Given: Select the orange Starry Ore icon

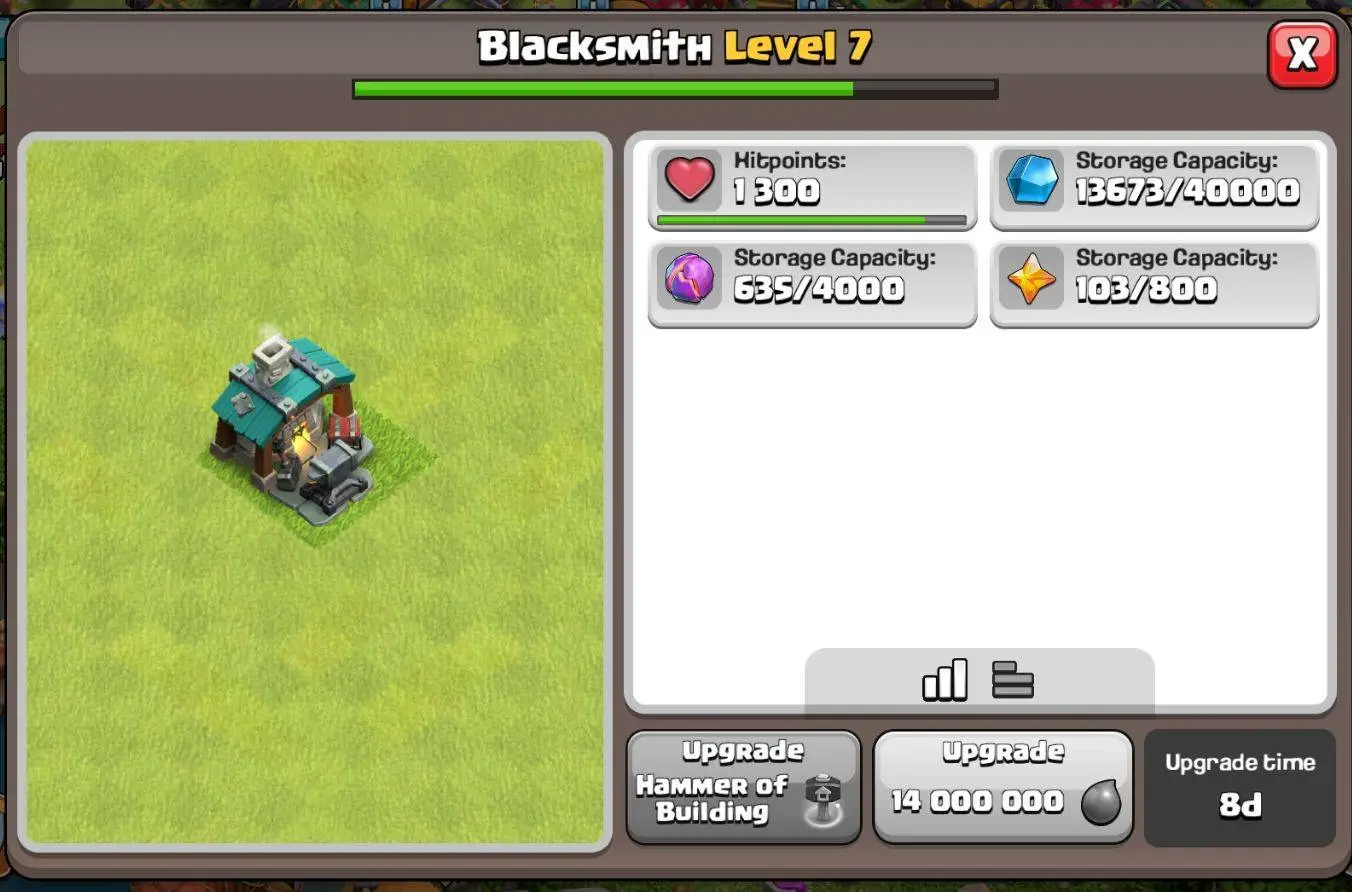Looking at the screenshot, I should 1031,281.
